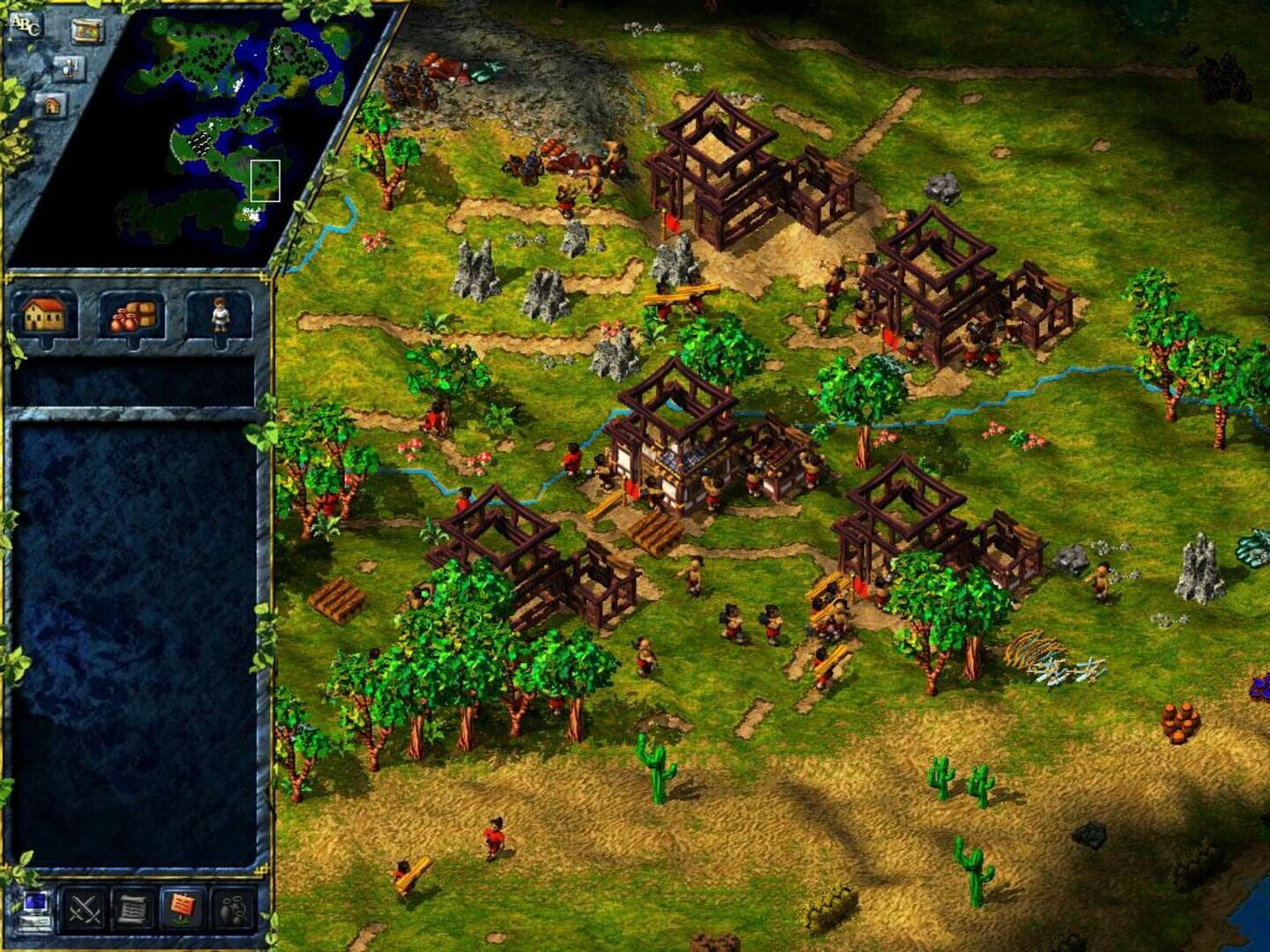This screenshot has width=1270, height=952.
Task: Open game options via the computer monitor icon
Action: (36, 908)
